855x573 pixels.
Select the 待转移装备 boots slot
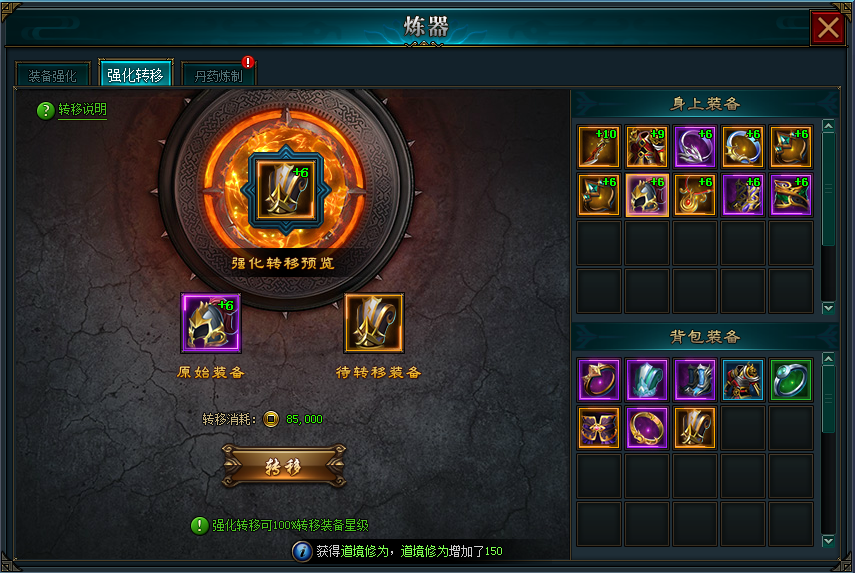(x=374, y=323)
